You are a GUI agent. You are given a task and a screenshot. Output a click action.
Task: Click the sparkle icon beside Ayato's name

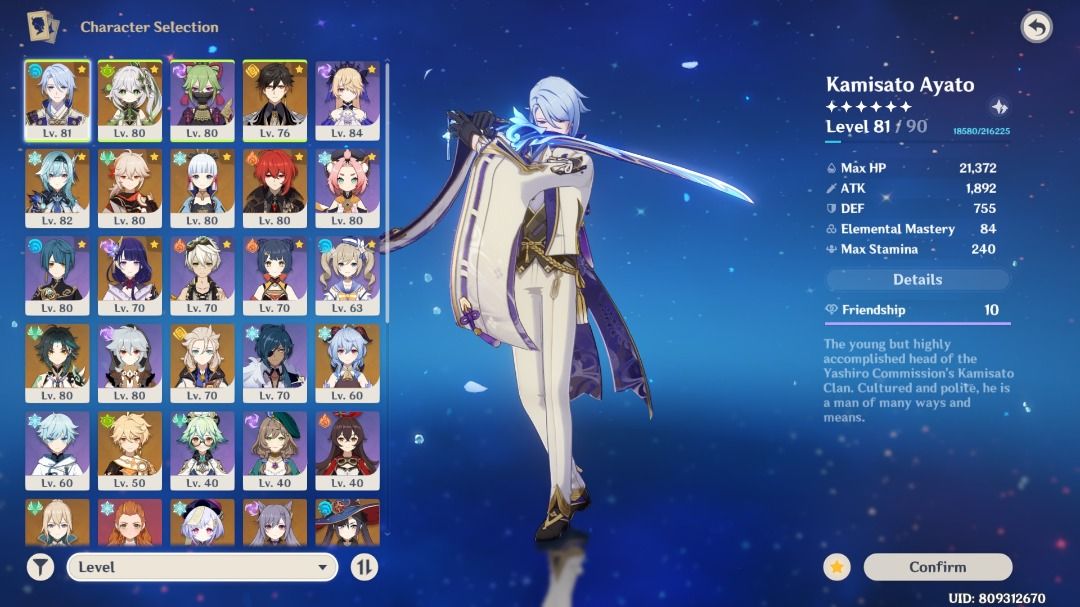click(x=998, y=108)
